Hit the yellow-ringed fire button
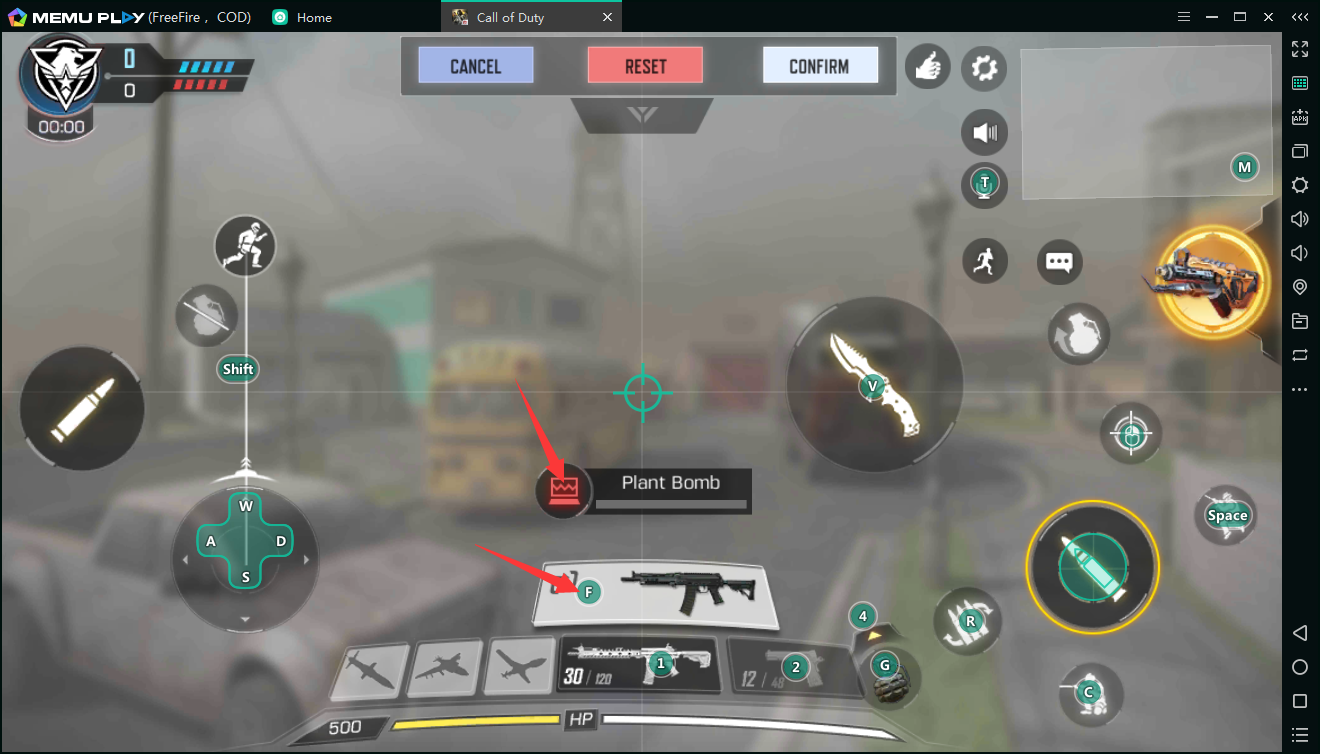This screenshot has height=754, width=1320. coord(1092,566)
